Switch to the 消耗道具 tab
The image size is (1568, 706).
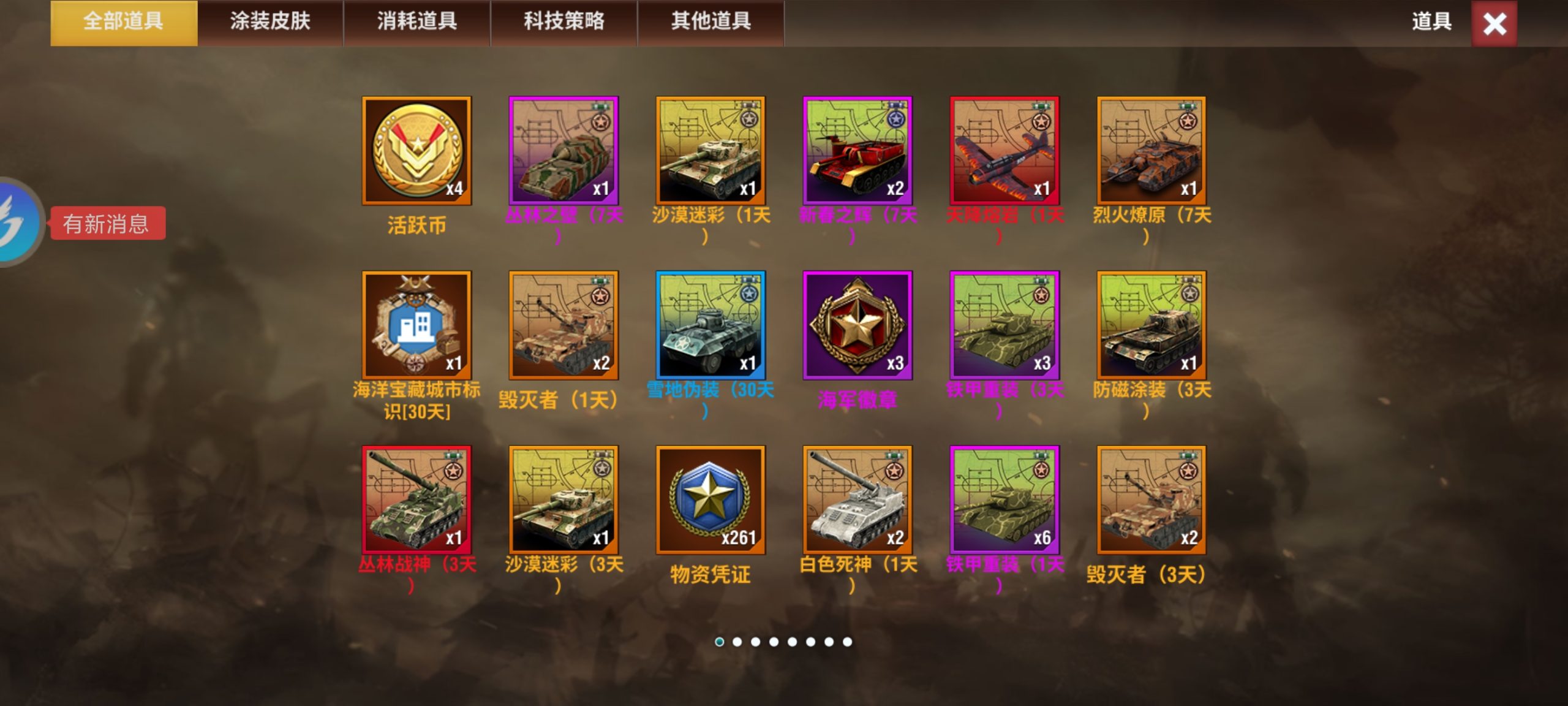(417, 21)
